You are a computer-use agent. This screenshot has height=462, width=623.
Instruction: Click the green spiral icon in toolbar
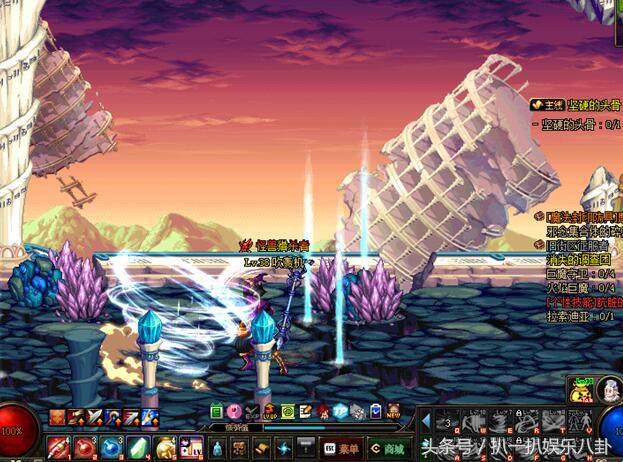tap(288, 411)
